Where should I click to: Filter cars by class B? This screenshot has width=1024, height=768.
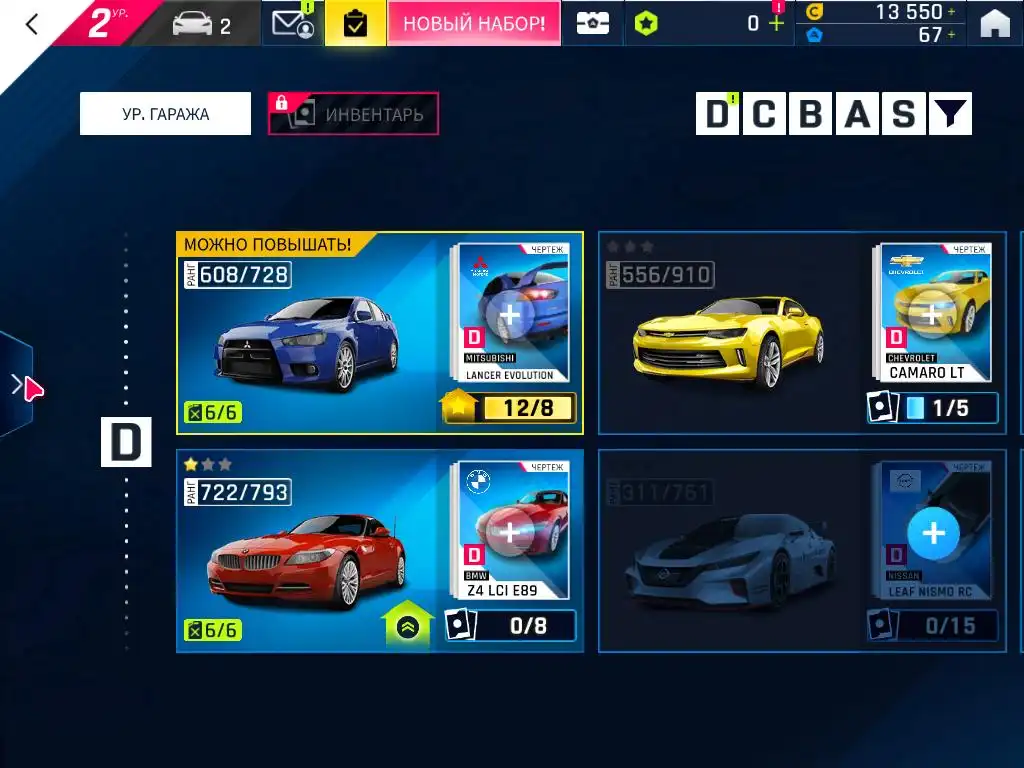click(811, 115)
